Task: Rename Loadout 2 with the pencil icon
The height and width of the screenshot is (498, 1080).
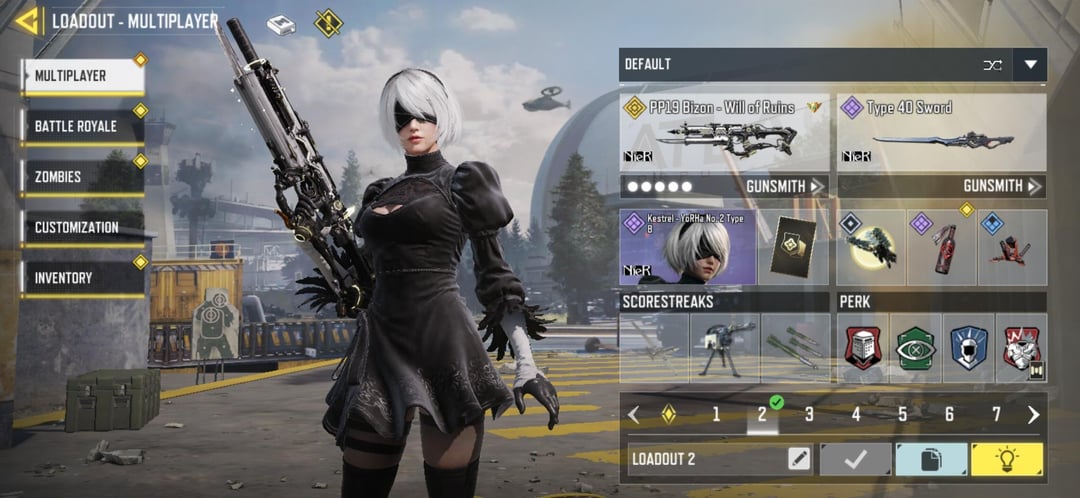Action: (x=798, y=459)
